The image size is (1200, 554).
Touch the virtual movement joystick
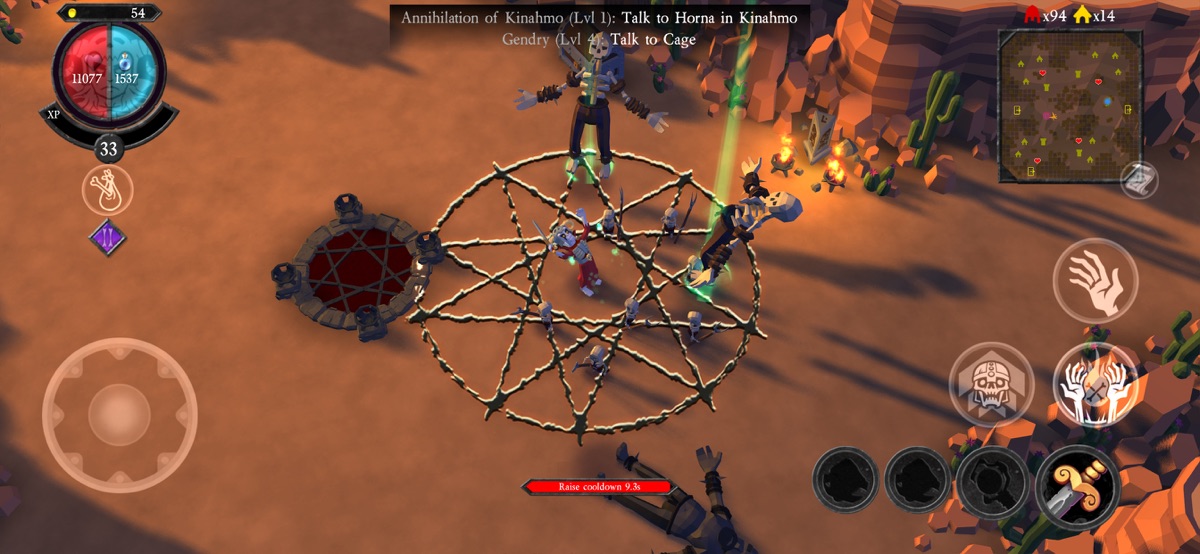tap(119, 414)
